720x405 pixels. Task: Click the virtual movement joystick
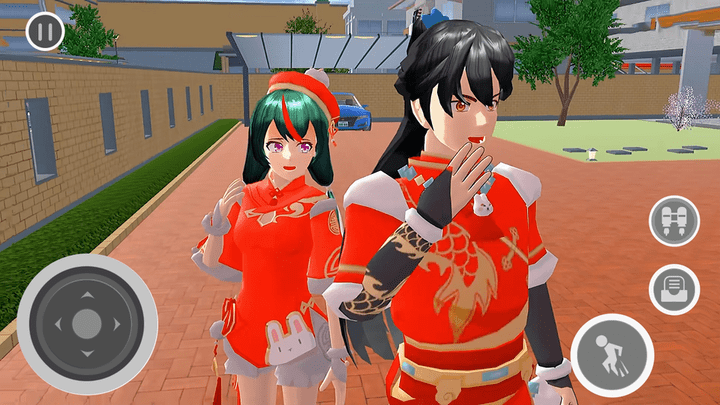point(87,324)
